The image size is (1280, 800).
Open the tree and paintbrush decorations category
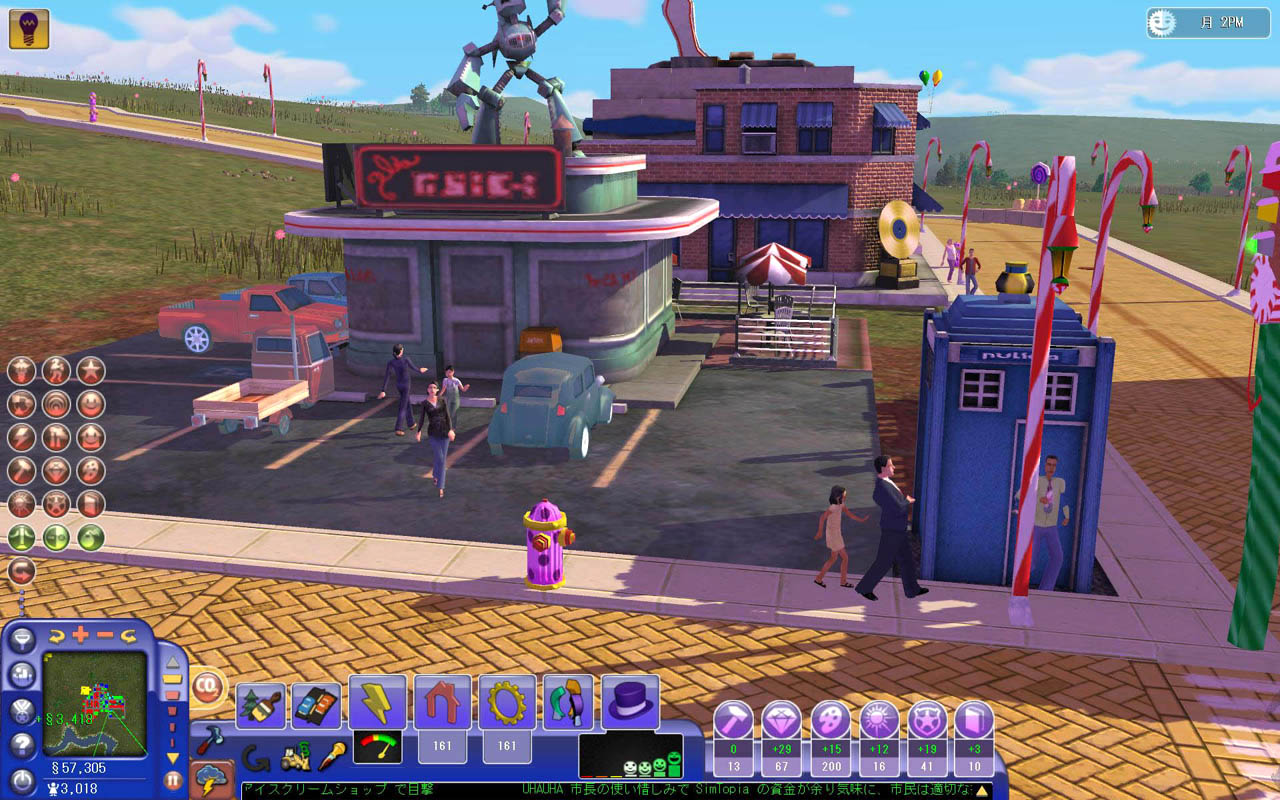pyautogui.click(x=261, y=705)
